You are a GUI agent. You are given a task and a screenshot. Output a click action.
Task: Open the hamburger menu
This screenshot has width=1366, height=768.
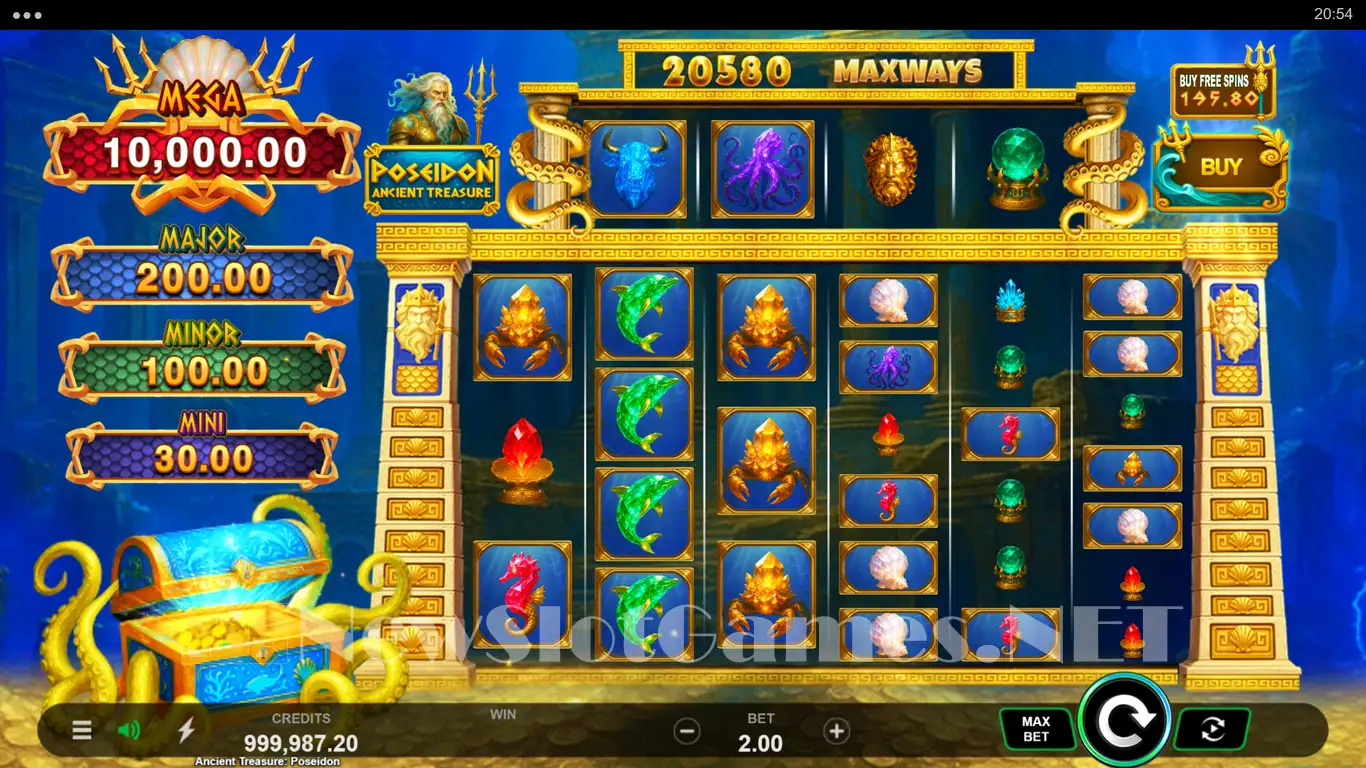coord(82,731)
